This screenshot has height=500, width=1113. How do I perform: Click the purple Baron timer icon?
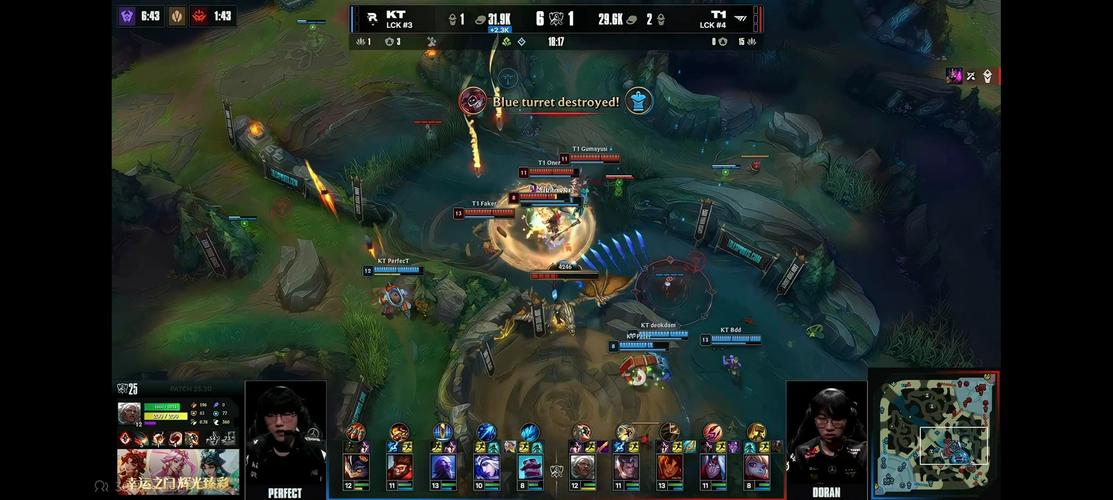[127, 15]
